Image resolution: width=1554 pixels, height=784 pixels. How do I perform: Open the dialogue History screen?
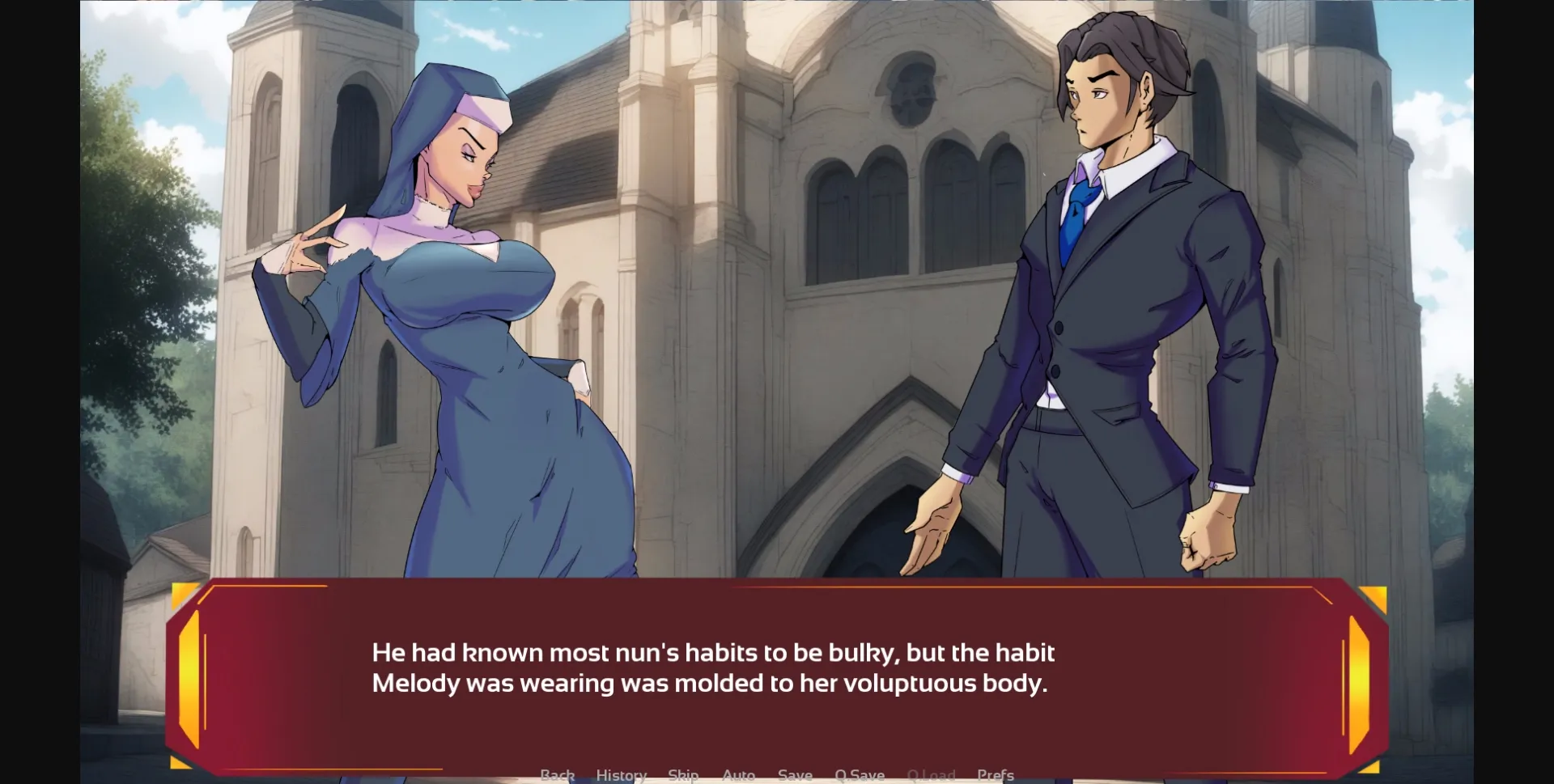pyautogui.click(x=620, y=774)
